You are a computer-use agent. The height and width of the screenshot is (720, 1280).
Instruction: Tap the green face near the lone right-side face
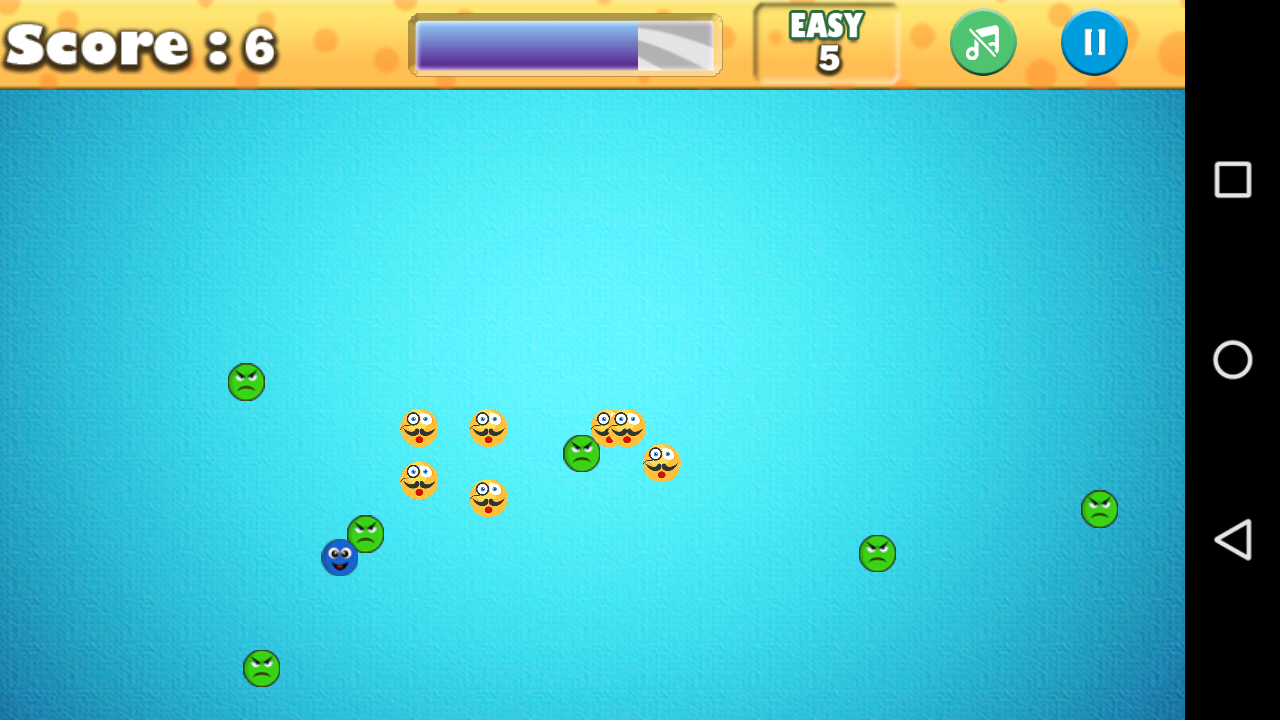point(876,553)
